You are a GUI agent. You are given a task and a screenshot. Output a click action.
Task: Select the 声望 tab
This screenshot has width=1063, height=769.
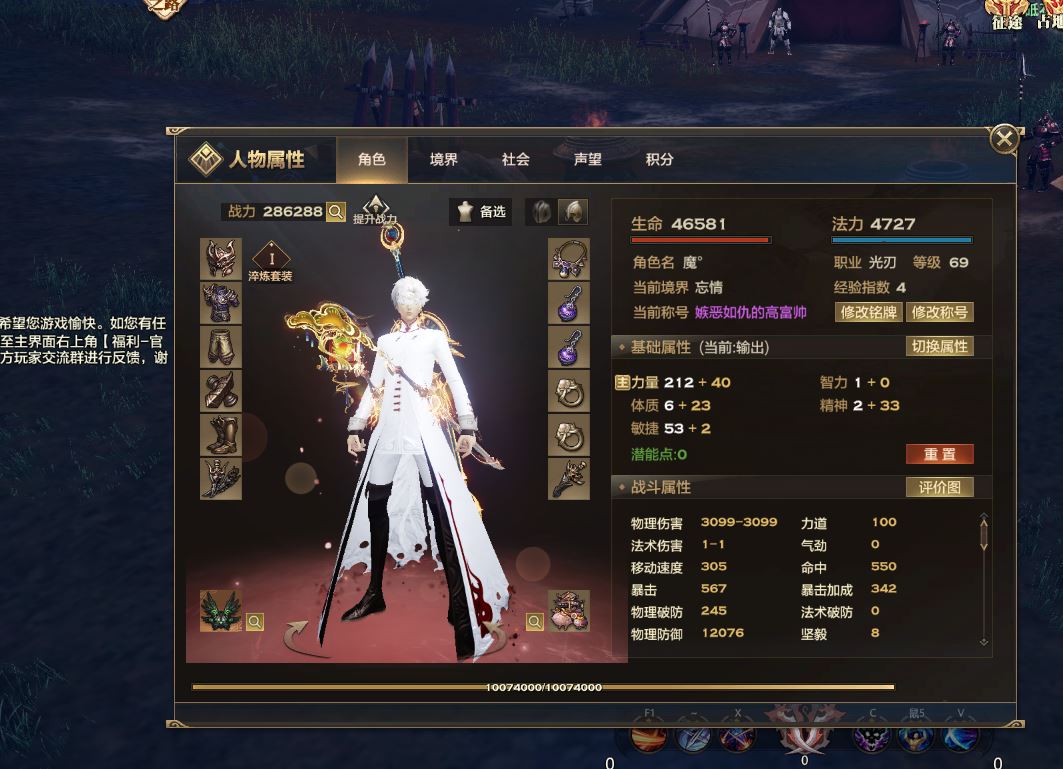coord(588,160)
